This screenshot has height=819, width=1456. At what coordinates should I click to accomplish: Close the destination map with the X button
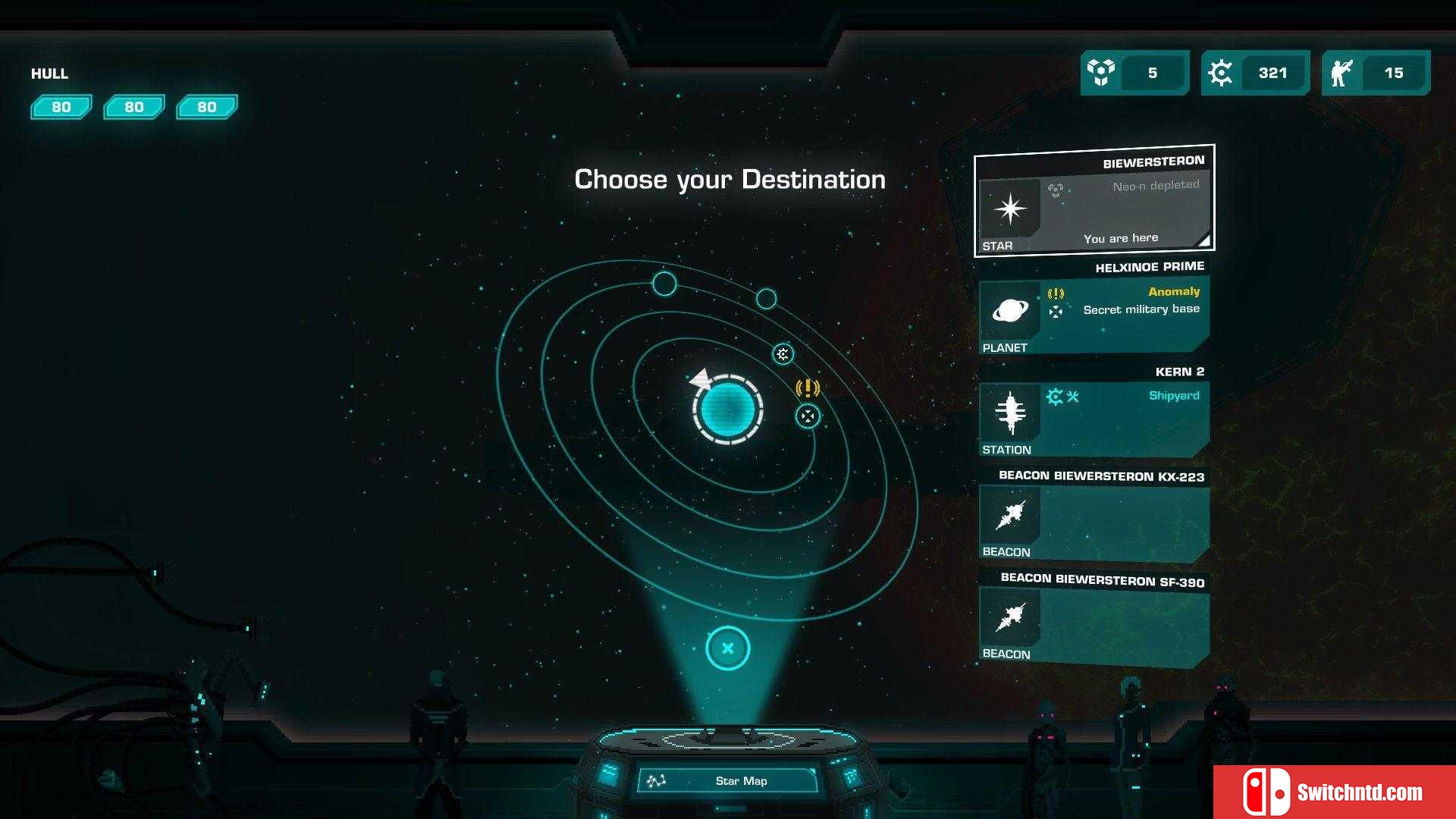pos(727,648)
